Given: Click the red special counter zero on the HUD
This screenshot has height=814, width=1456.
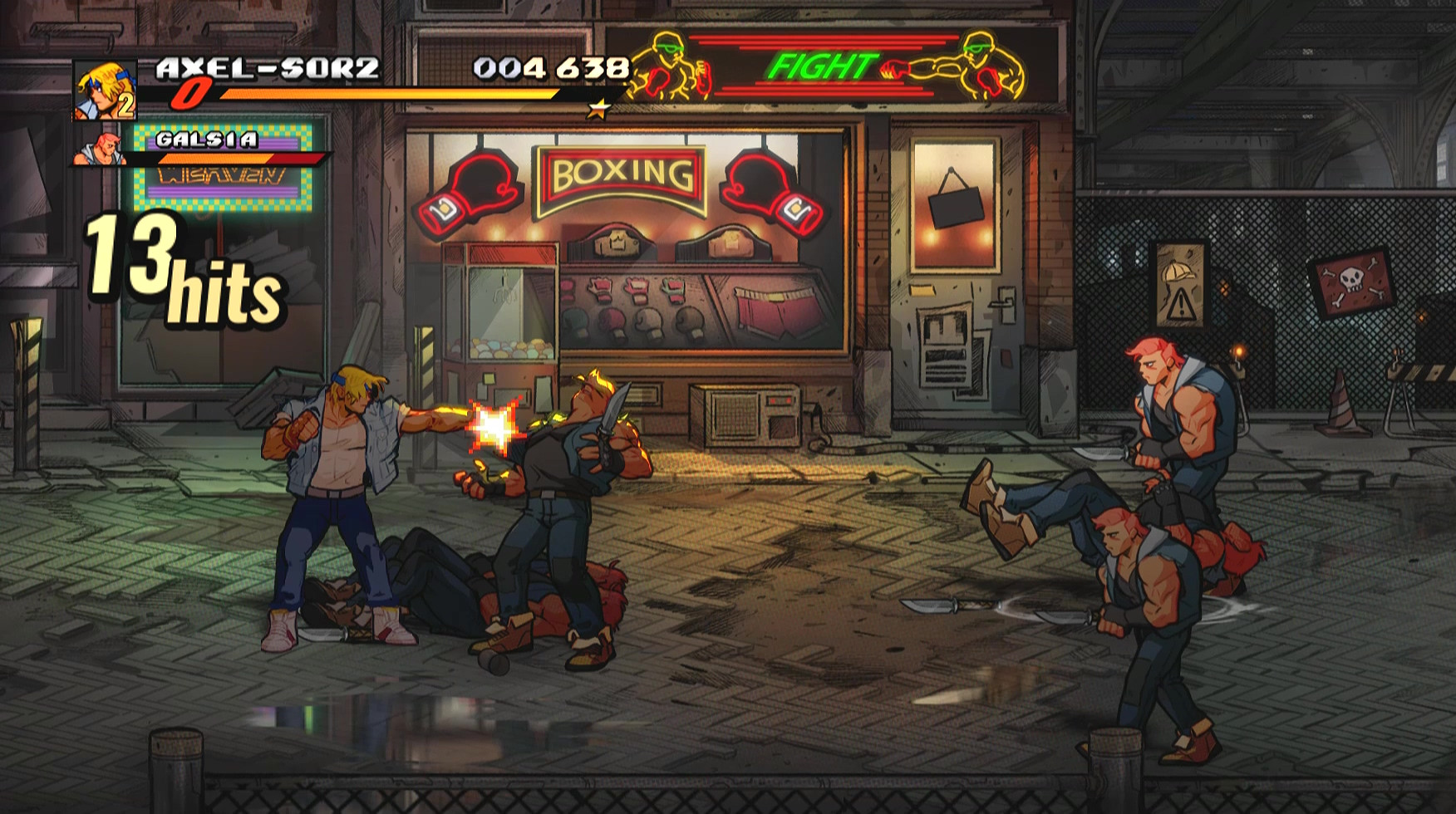Looking at the screenshot, I should click(x=191, y=94).
